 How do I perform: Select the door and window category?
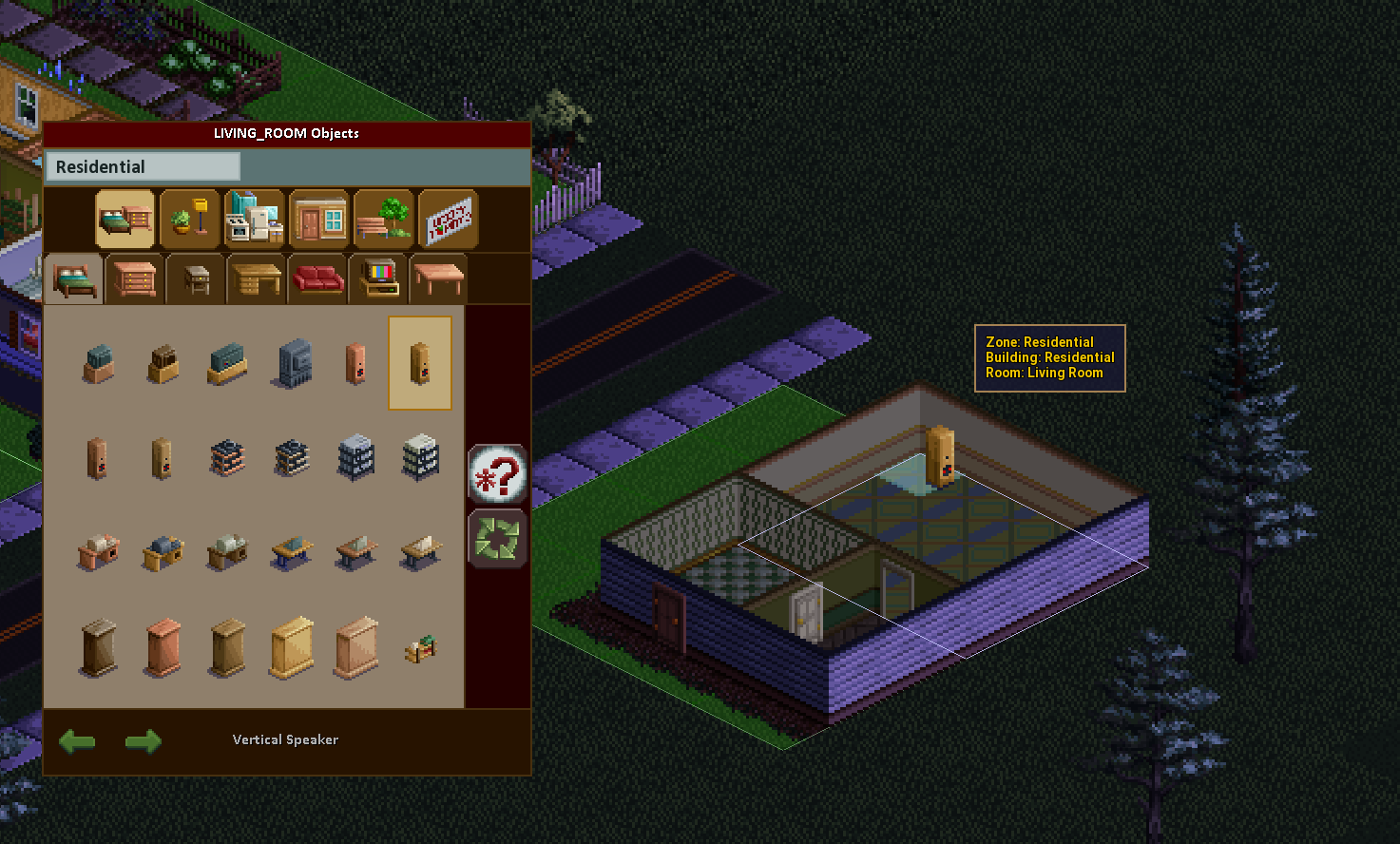click(x=319, y=219)
